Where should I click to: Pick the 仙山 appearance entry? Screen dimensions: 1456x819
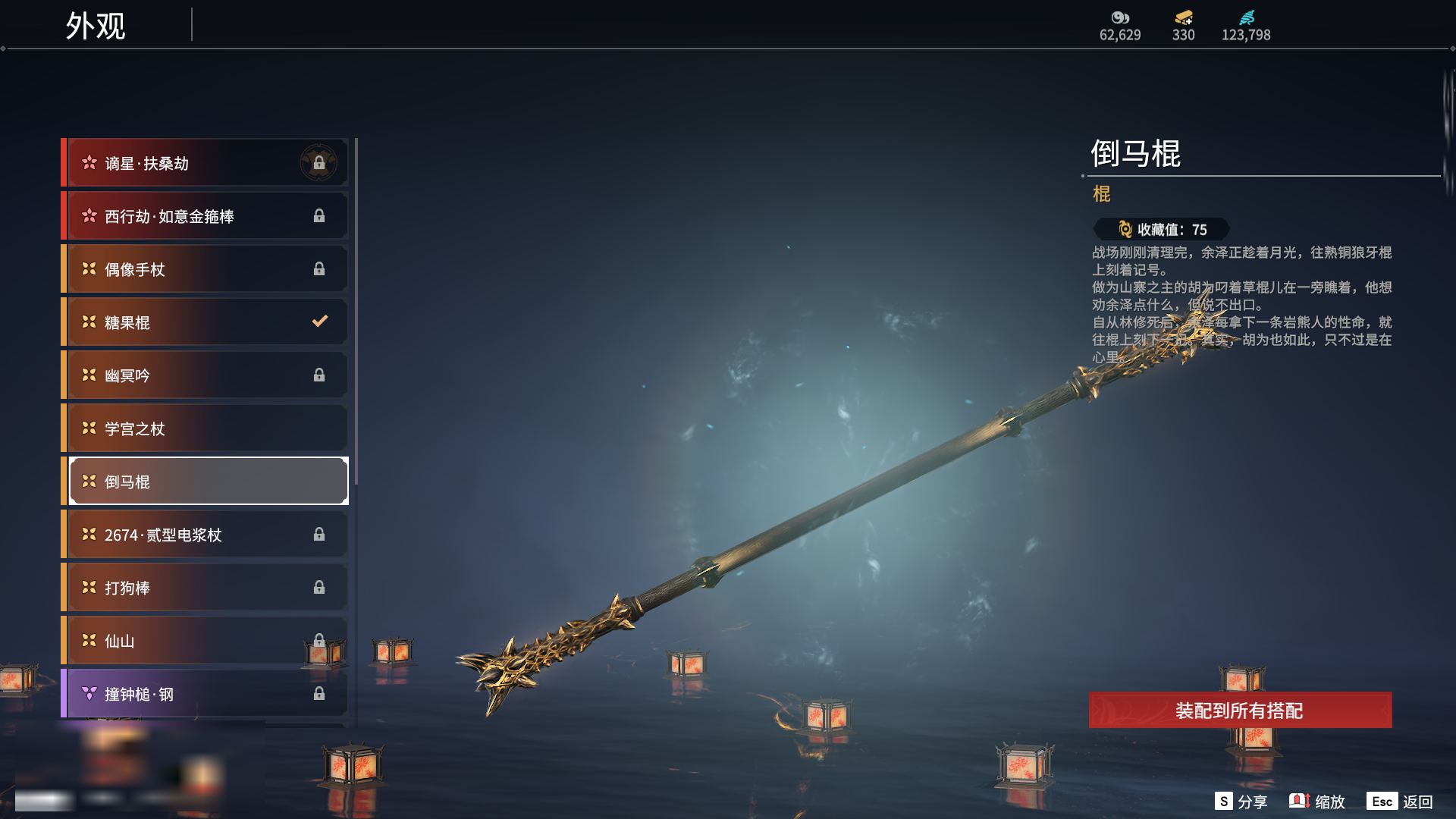[x=206, y=641]
